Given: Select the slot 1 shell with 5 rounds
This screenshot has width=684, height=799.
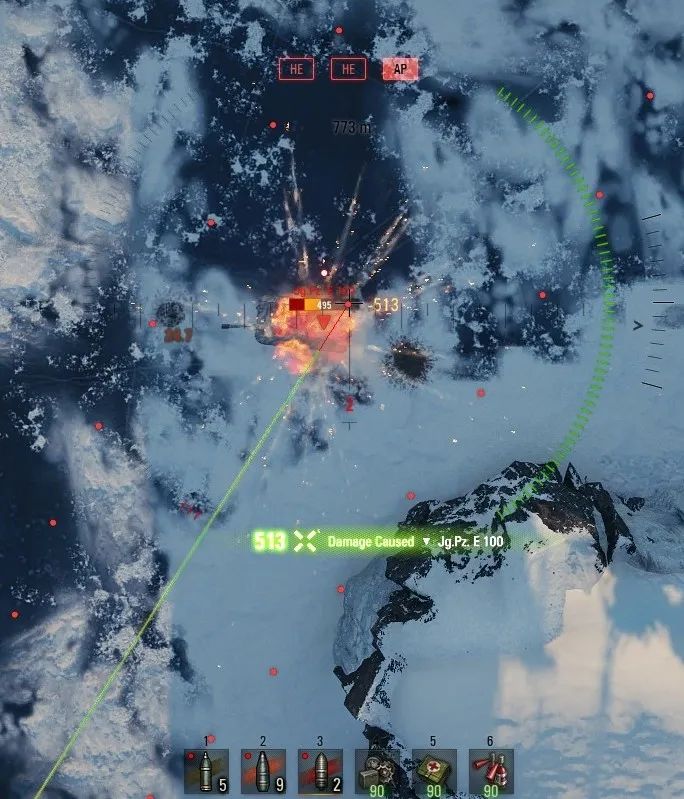Looking at the screenshot, I should point(206,771).
